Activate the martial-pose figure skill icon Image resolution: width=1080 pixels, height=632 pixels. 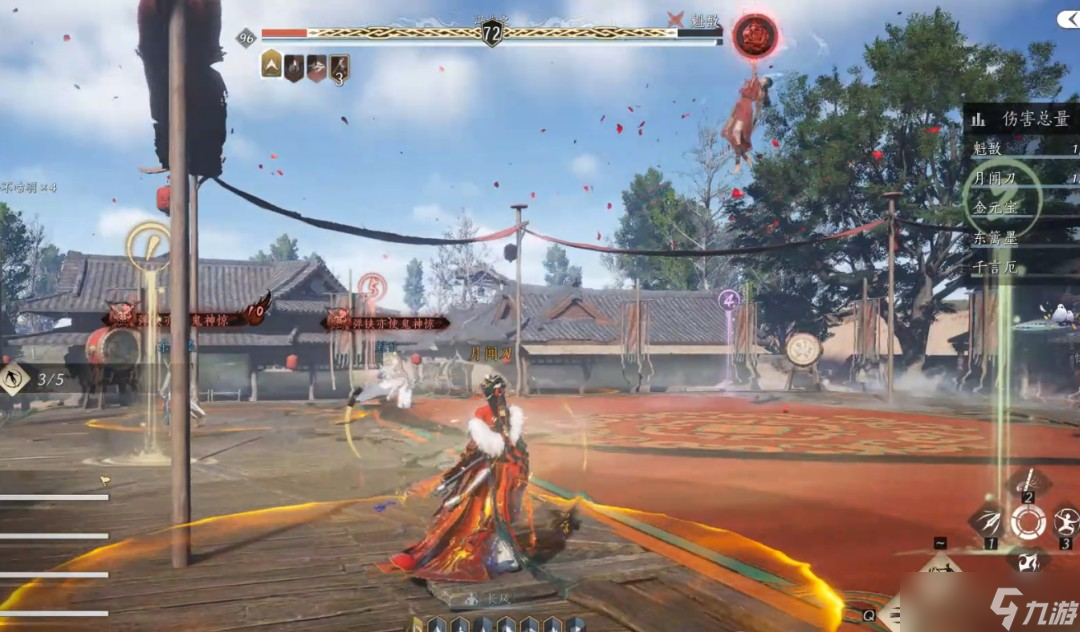pyautogui.click(x=1065, y=520)
